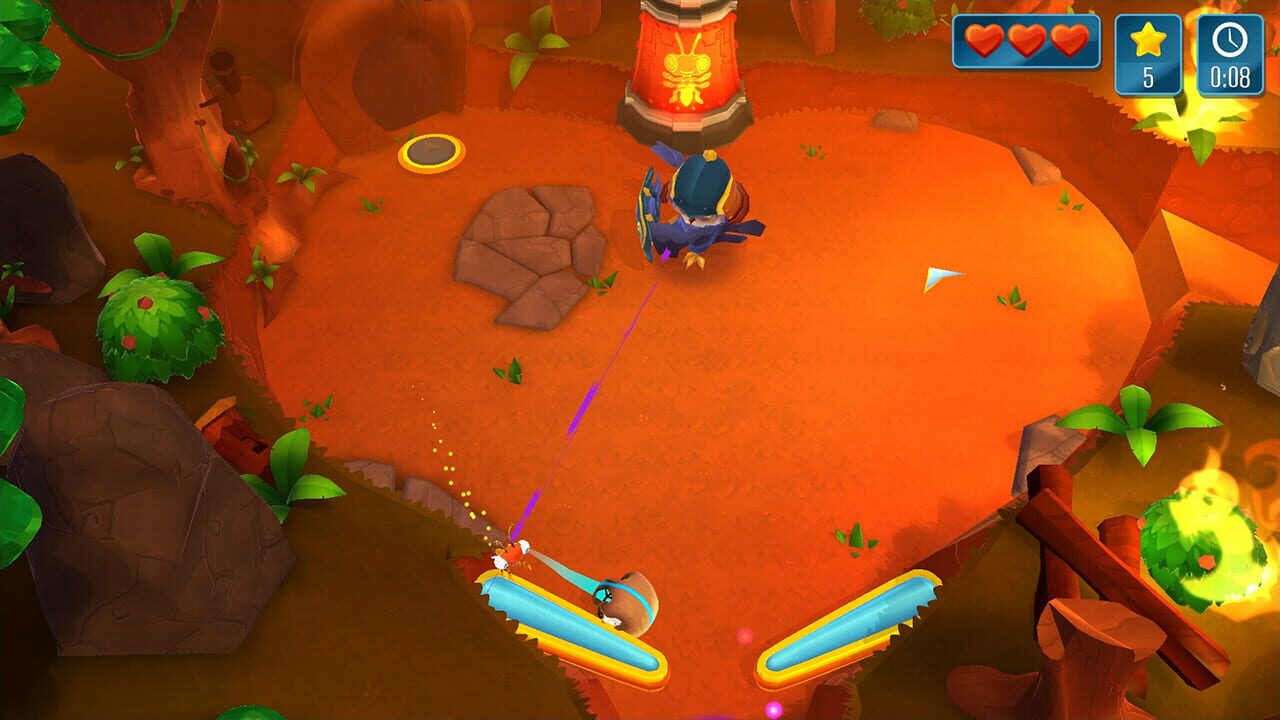Click the red totem pillar at the top
Image resolution: width=1280 pixels, height=720 pixels.
point(685,70)
